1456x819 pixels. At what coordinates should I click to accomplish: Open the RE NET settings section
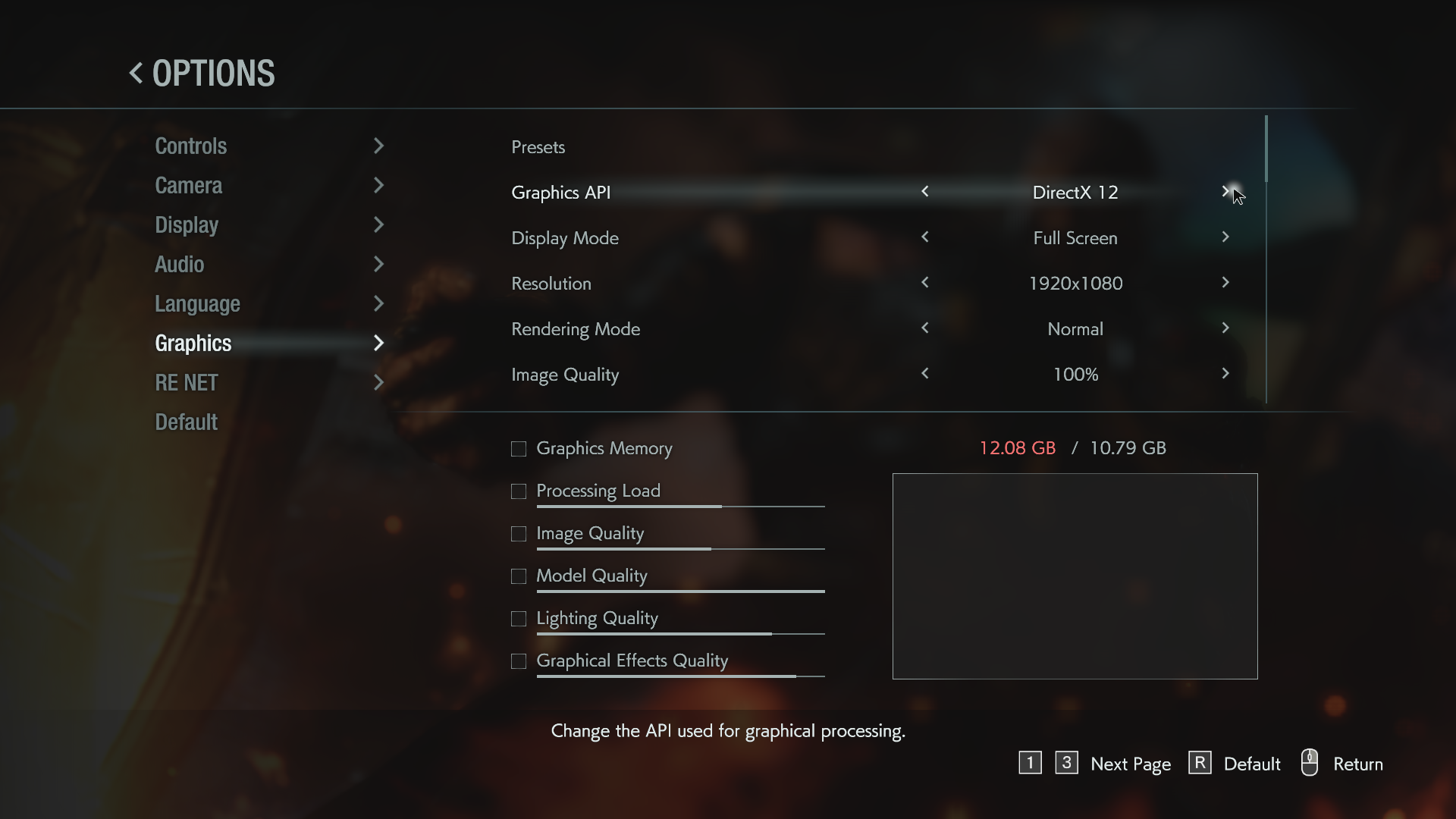pos(187,383)
